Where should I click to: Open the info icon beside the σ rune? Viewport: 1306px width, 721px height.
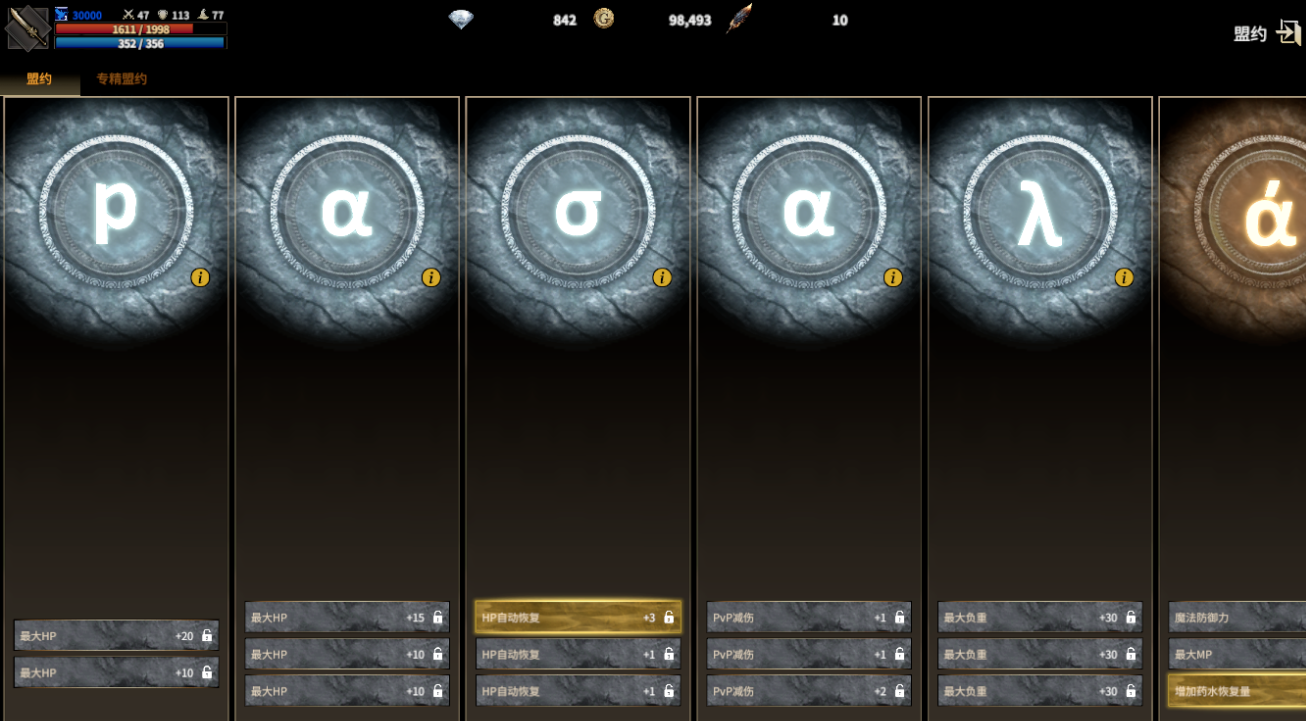pos(662,277)
